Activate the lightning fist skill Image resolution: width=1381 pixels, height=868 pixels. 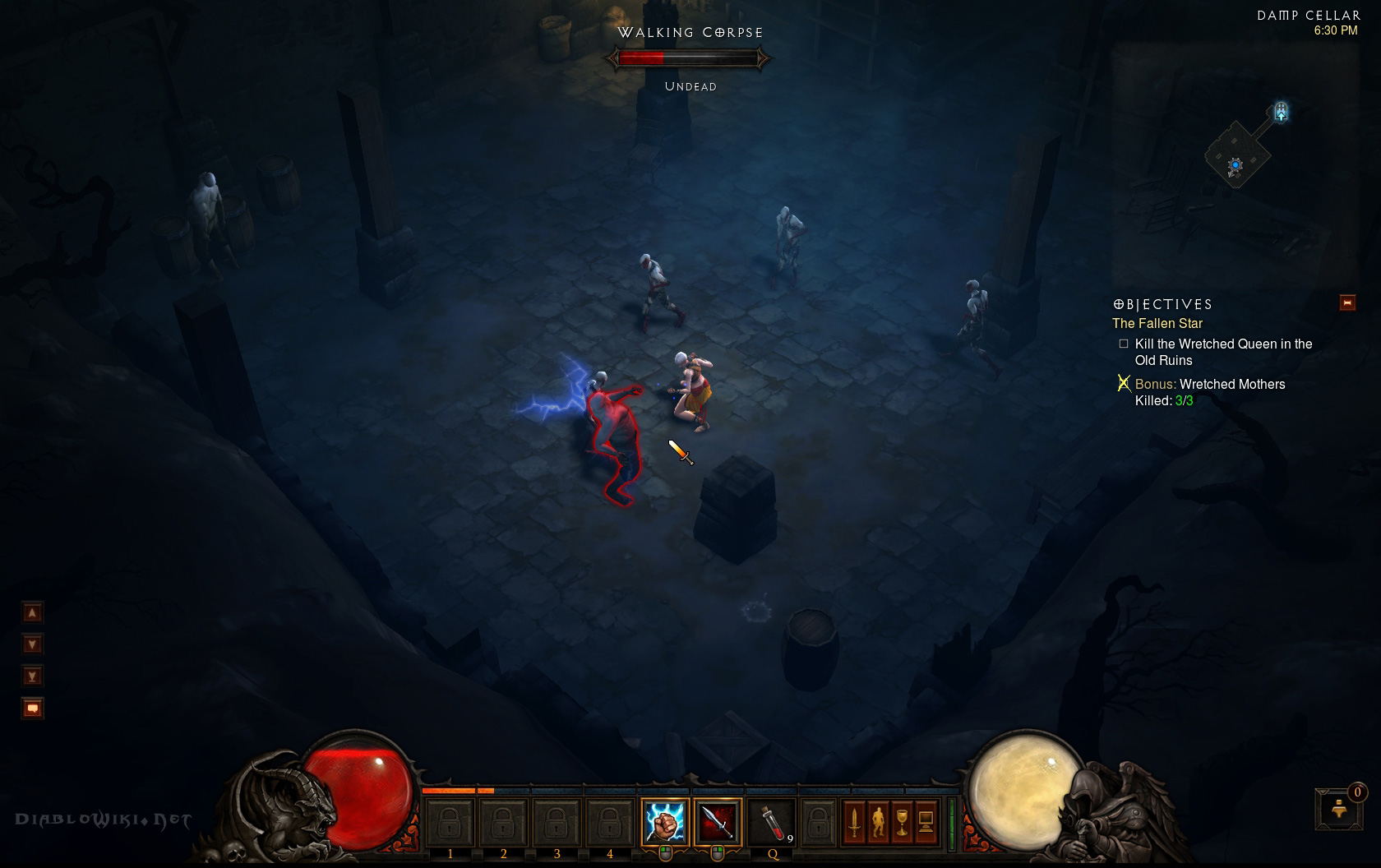664,821
